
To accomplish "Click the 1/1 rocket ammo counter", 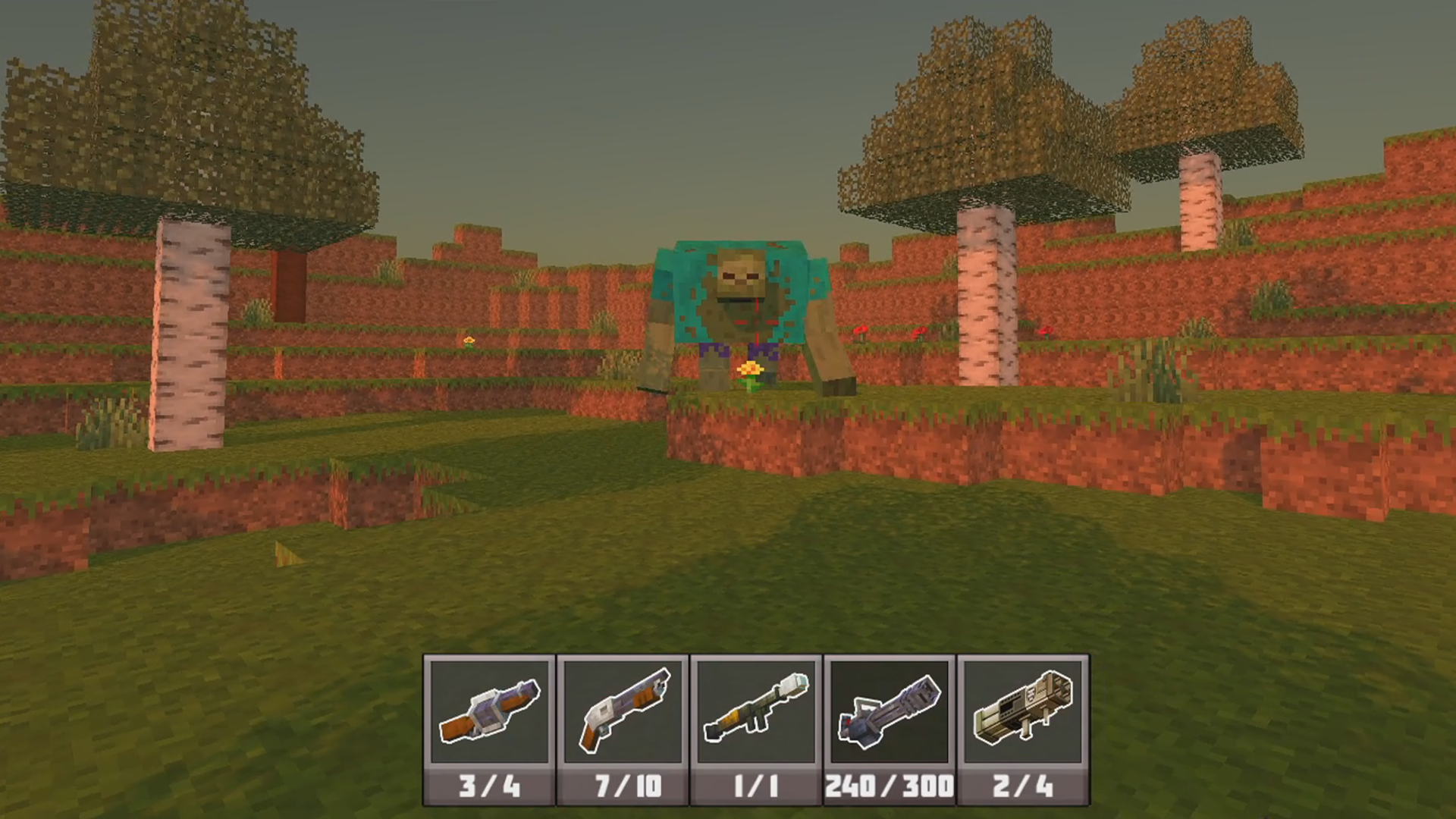I will pyautogui.click(x=755, y=787).
